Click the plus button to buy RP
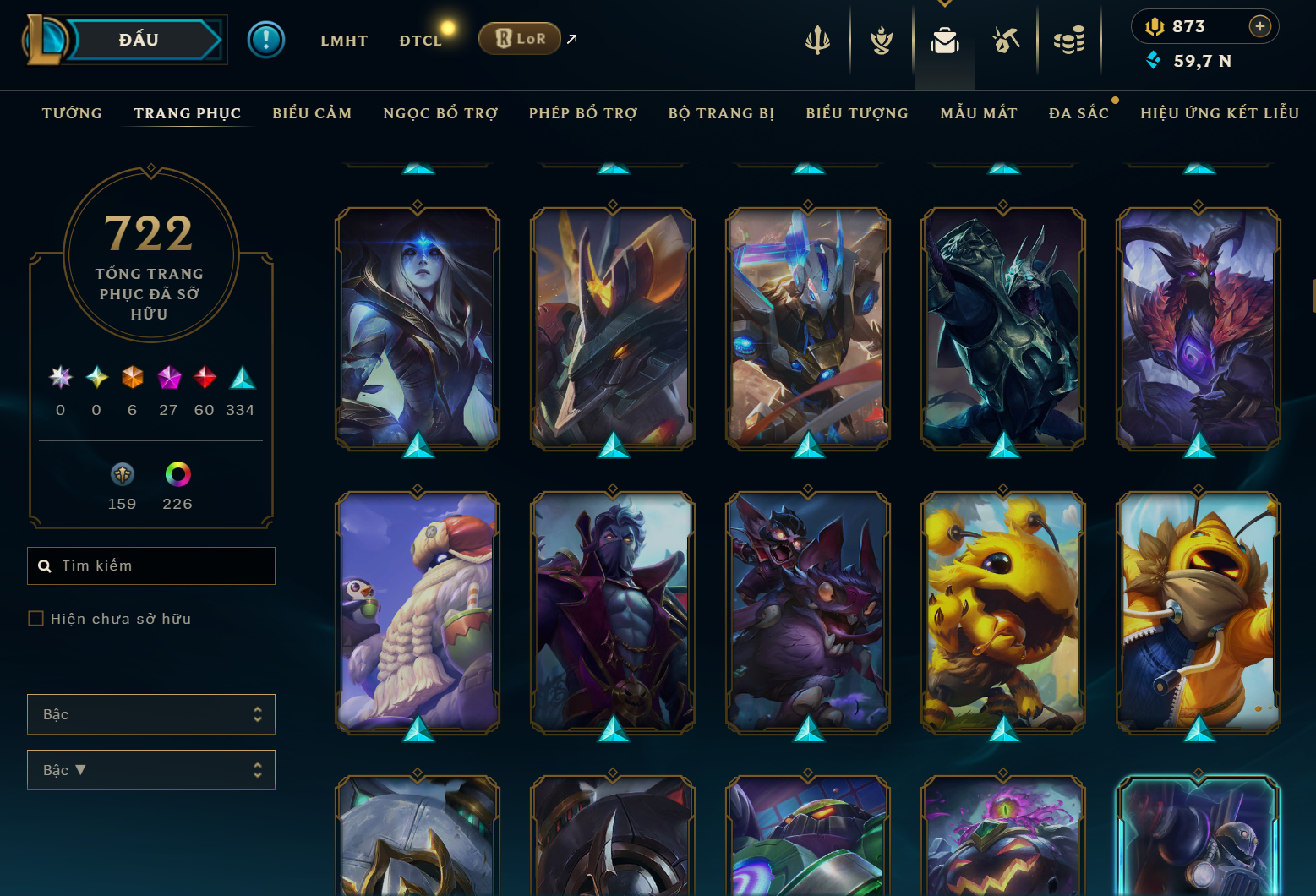Viewport: 1316px width, 896px height. [1261, 25]
